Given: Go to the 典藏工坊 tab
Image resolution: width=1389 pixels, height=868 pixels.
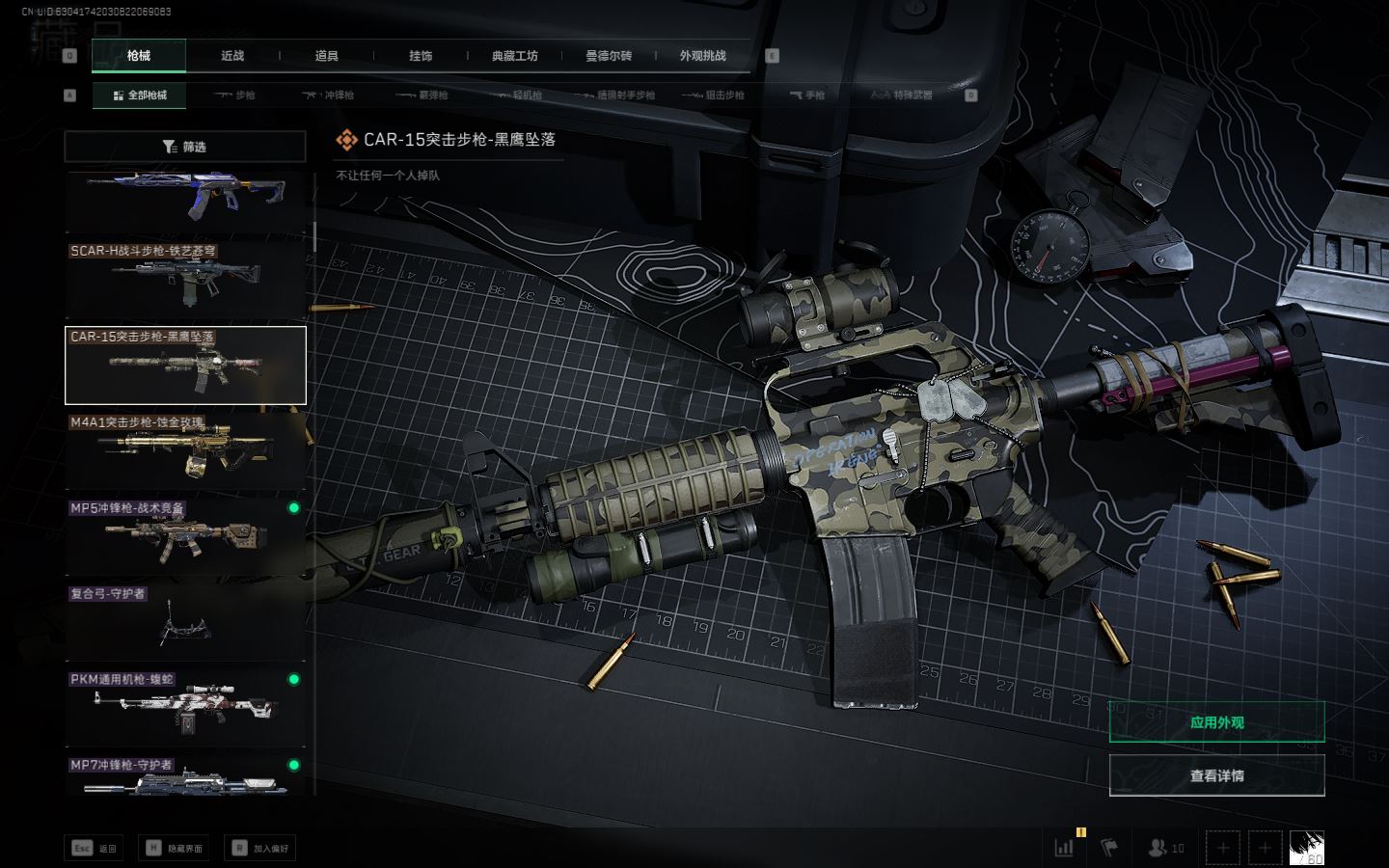Looking at the screenshot, I should click(x=514, y=56).
